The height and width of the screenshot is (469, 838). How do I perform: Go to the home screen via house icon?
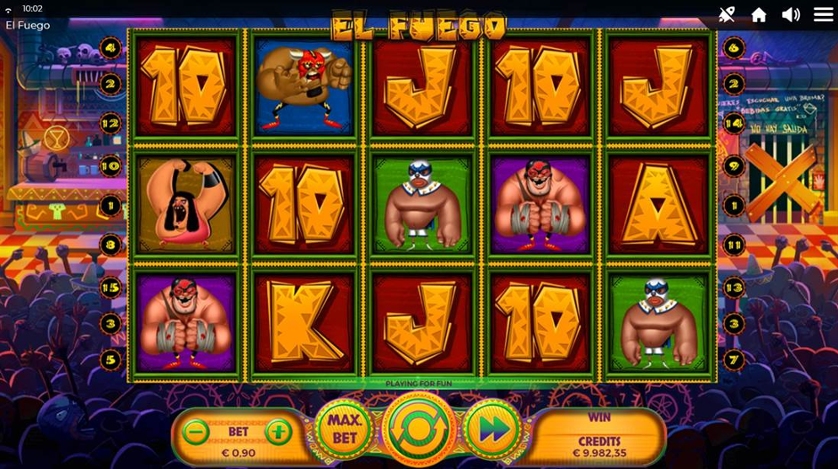[x=759, y=15]
